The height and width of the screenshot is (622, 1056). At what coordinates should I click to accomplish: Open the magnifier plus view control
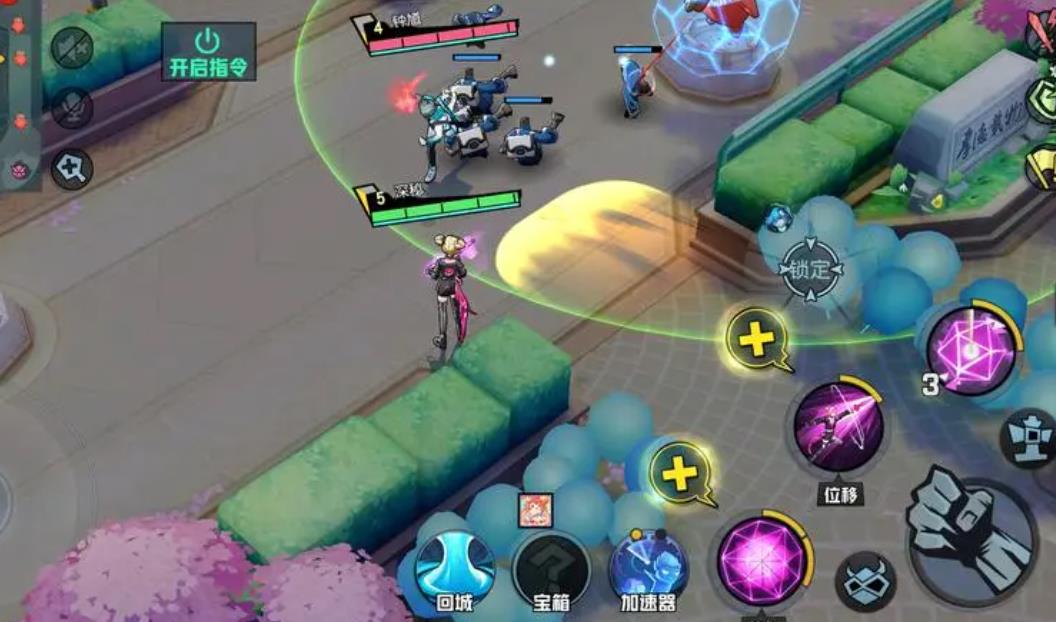click(x=72, y=168)
